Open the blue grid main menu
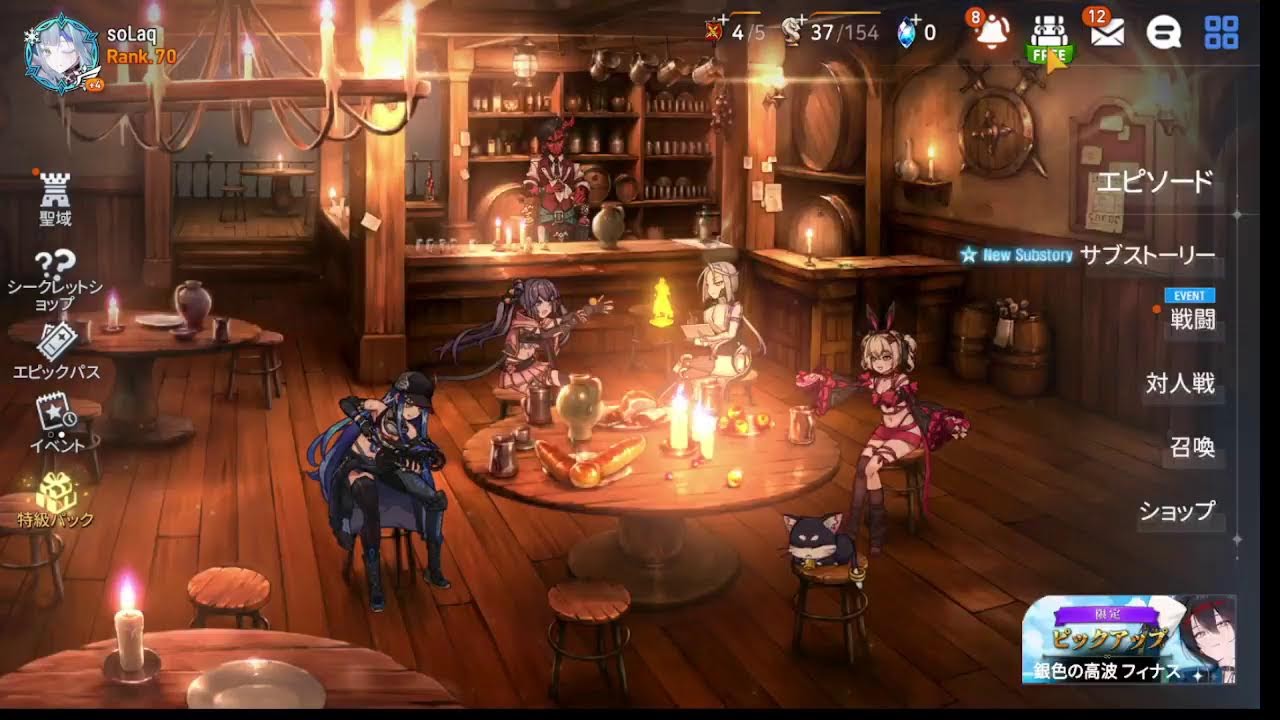Viewport: 1280px width, 720px height. point(1221,33)
